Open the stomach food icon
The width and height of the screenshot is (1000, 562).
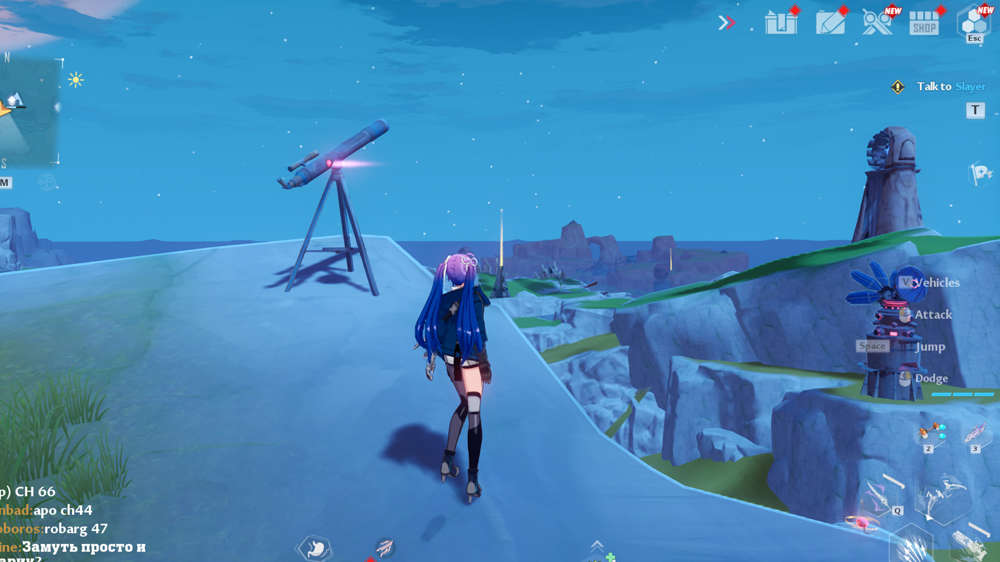(314, 547)
